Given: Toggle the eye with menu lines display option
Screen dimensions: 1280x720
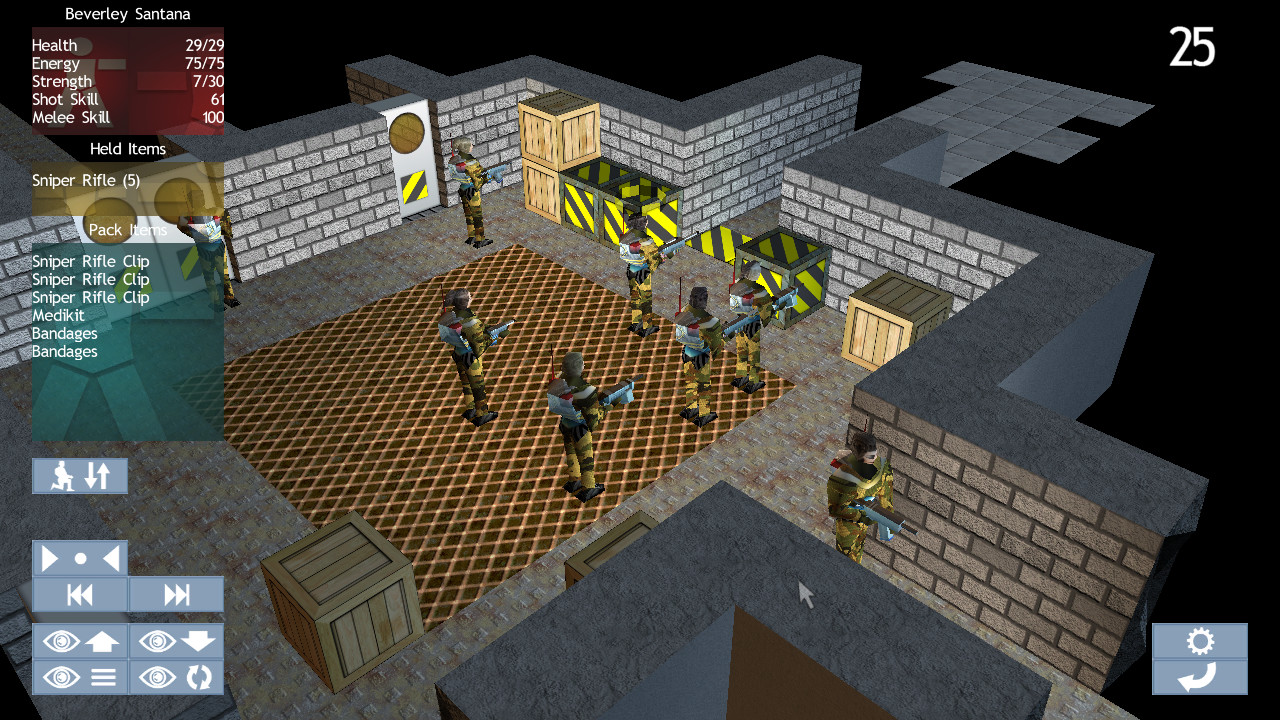Looking at the screenshot, I should (x=80, y=677).
